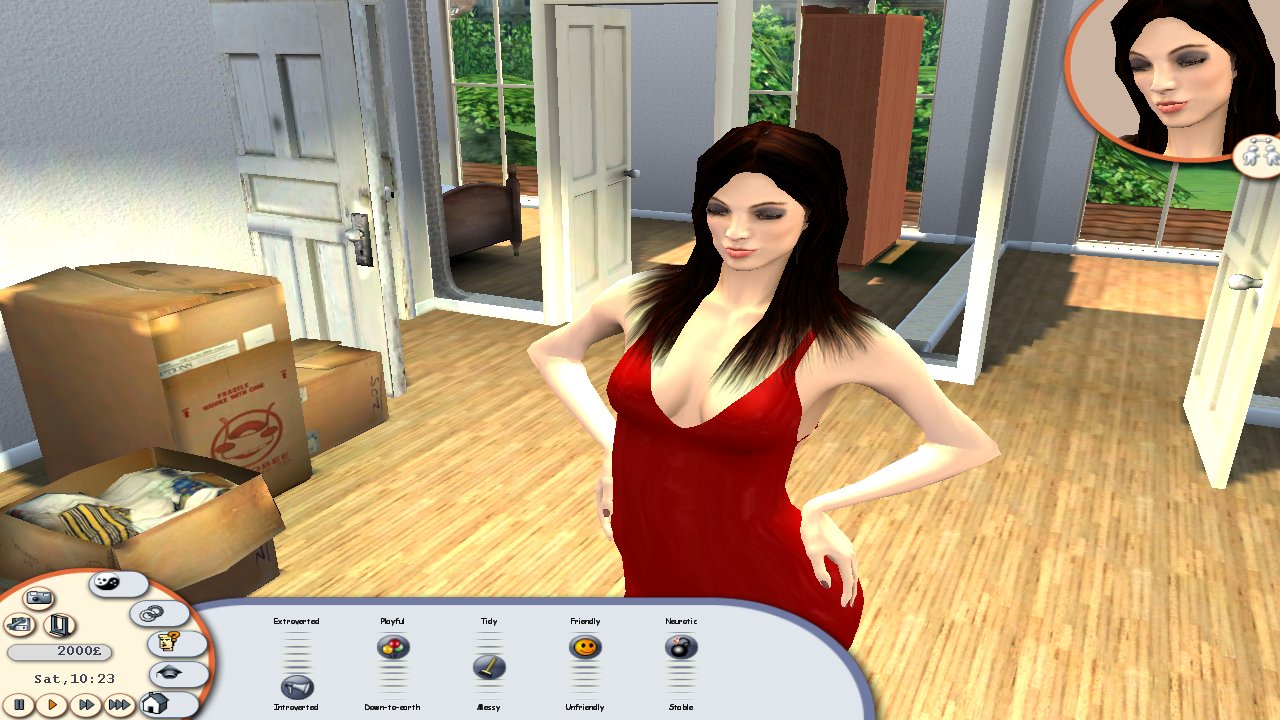This screenshot has width=1280, height=720.
Task: Pause the game with the pause button
Action: (x=20, y=705)
